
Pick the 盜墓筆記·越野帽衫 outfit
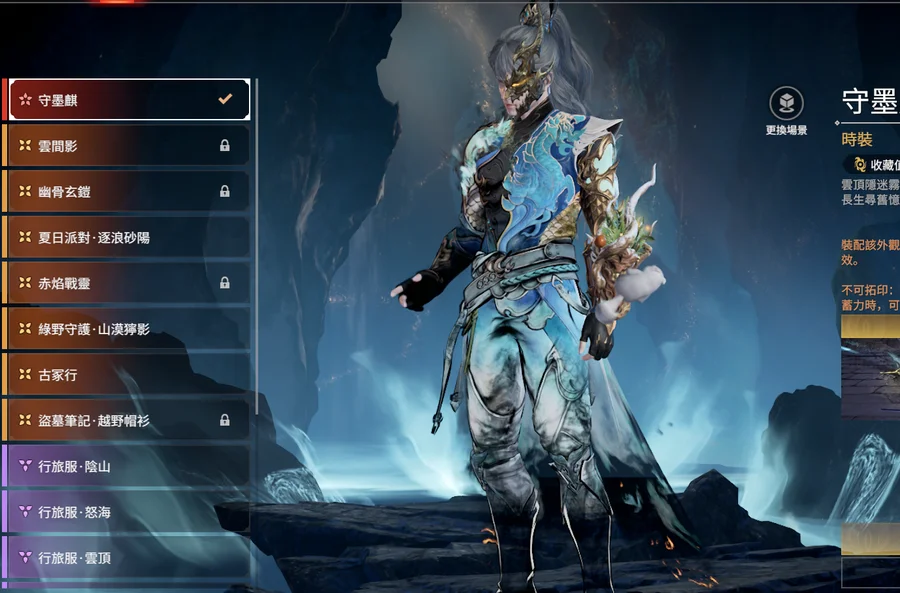(x=128, y=420)
